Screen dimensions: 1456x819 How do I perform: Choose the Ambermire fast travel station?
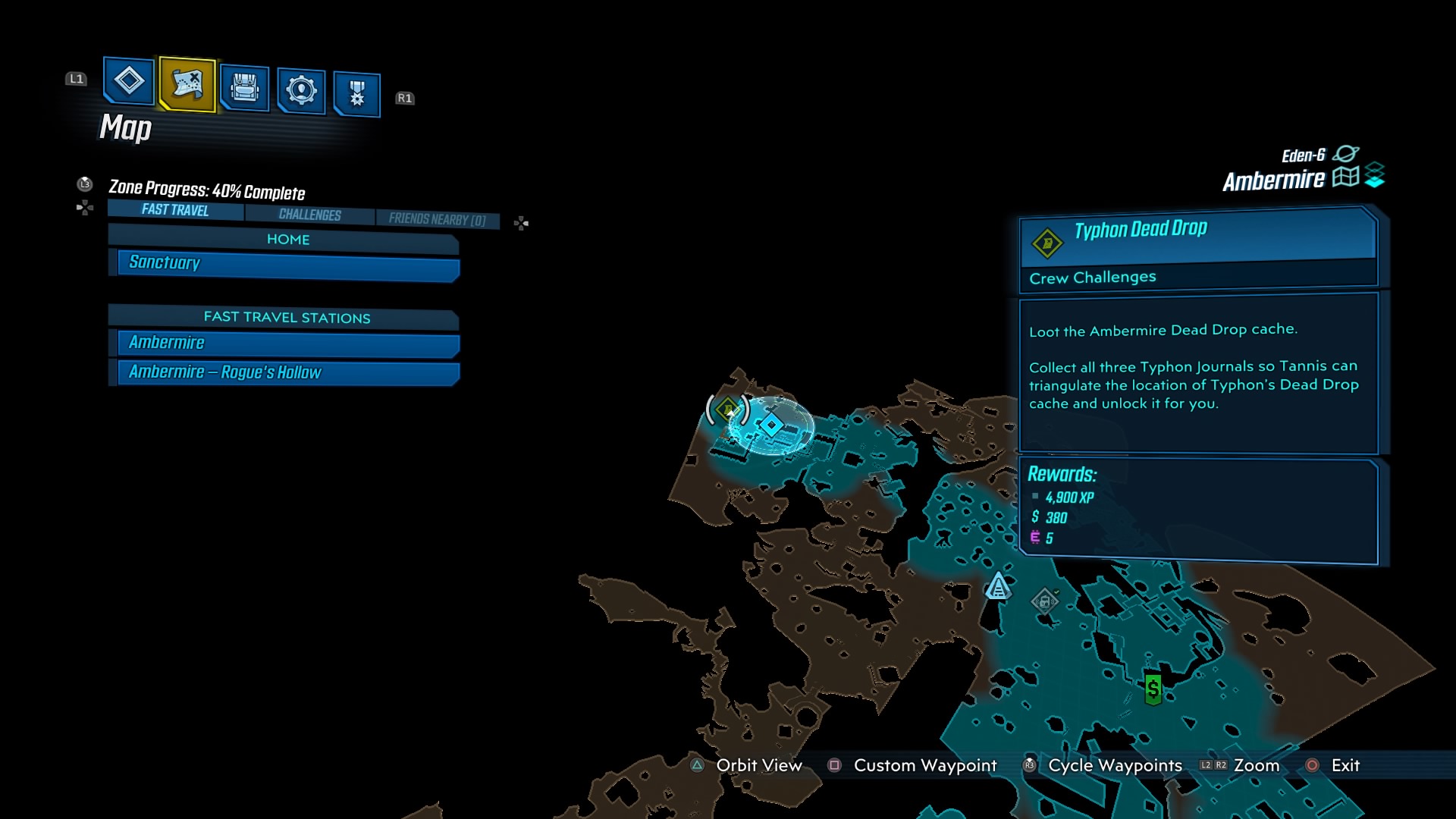pyautogui.click(x=288, y=343)
